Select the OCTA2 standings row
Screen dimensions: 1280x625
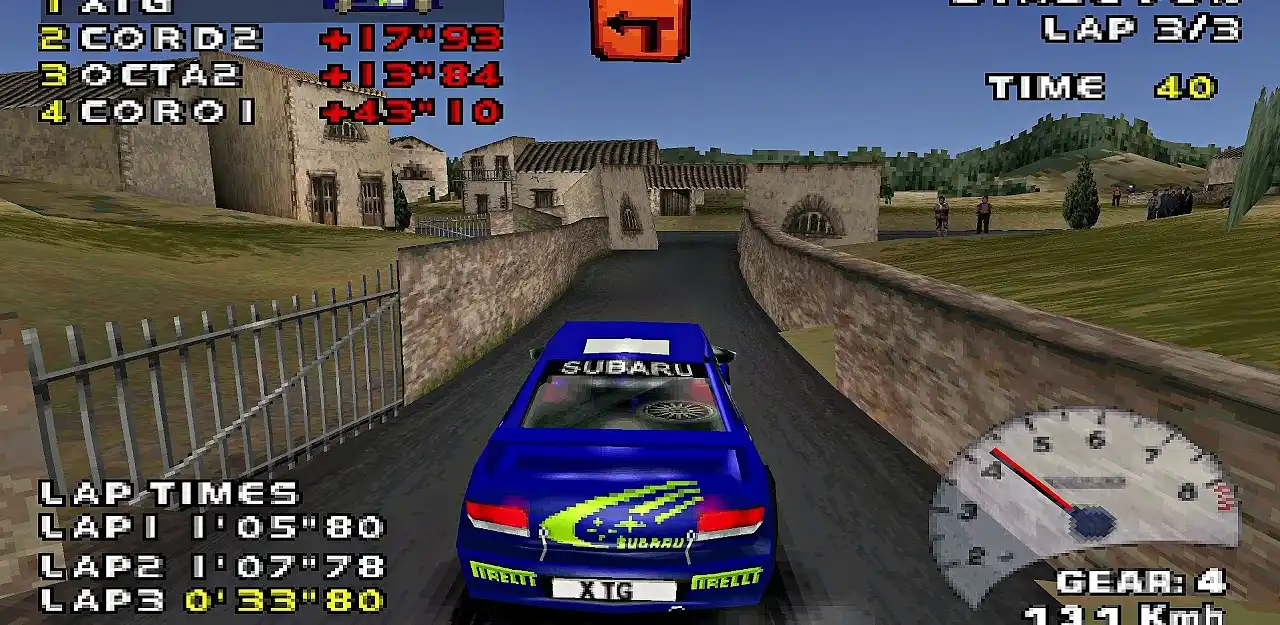(x=270, y=76)
